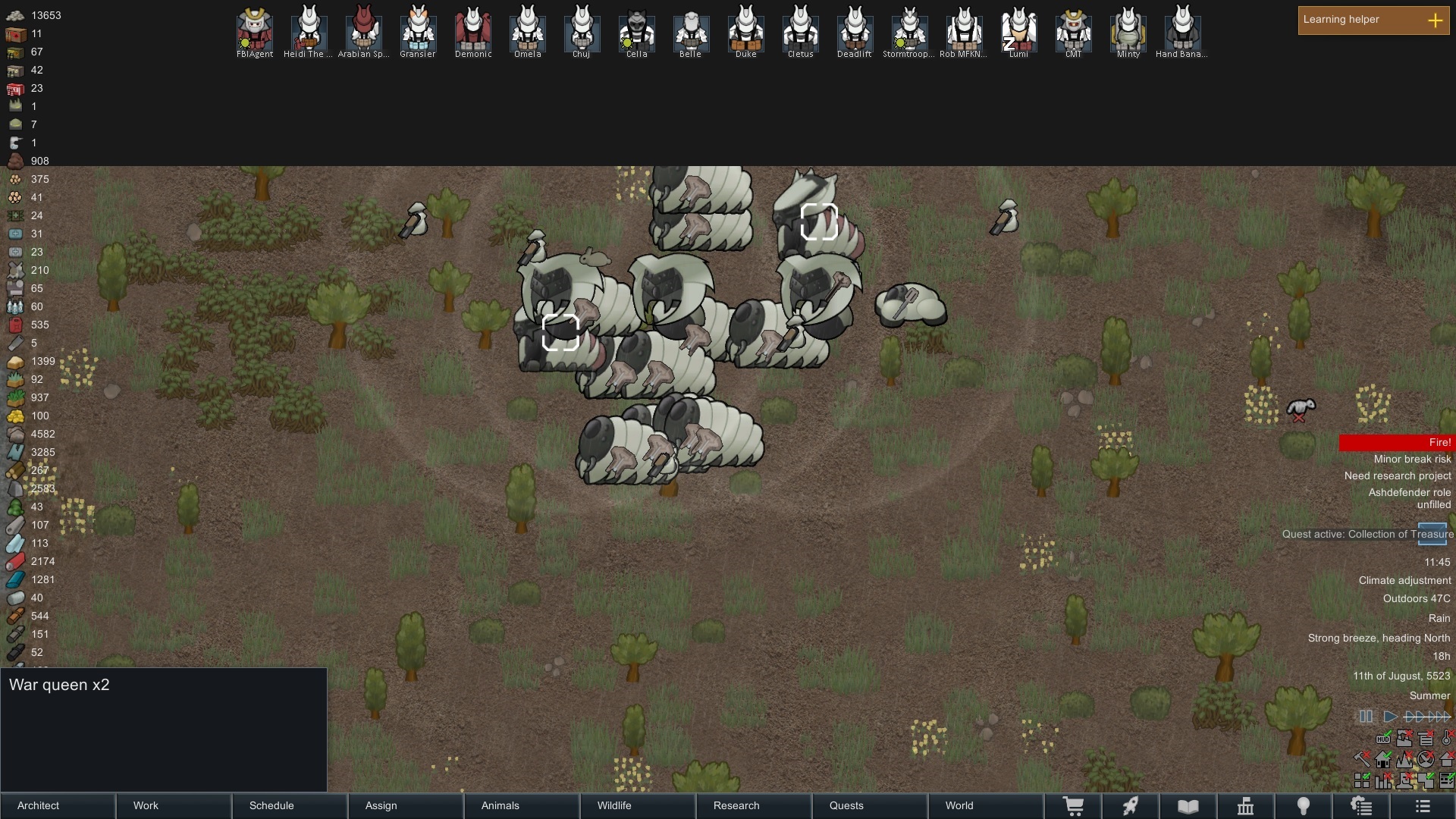Click the museum building icon in bottom toolbar
The image size is (1456, 819).
point(1247,806)
